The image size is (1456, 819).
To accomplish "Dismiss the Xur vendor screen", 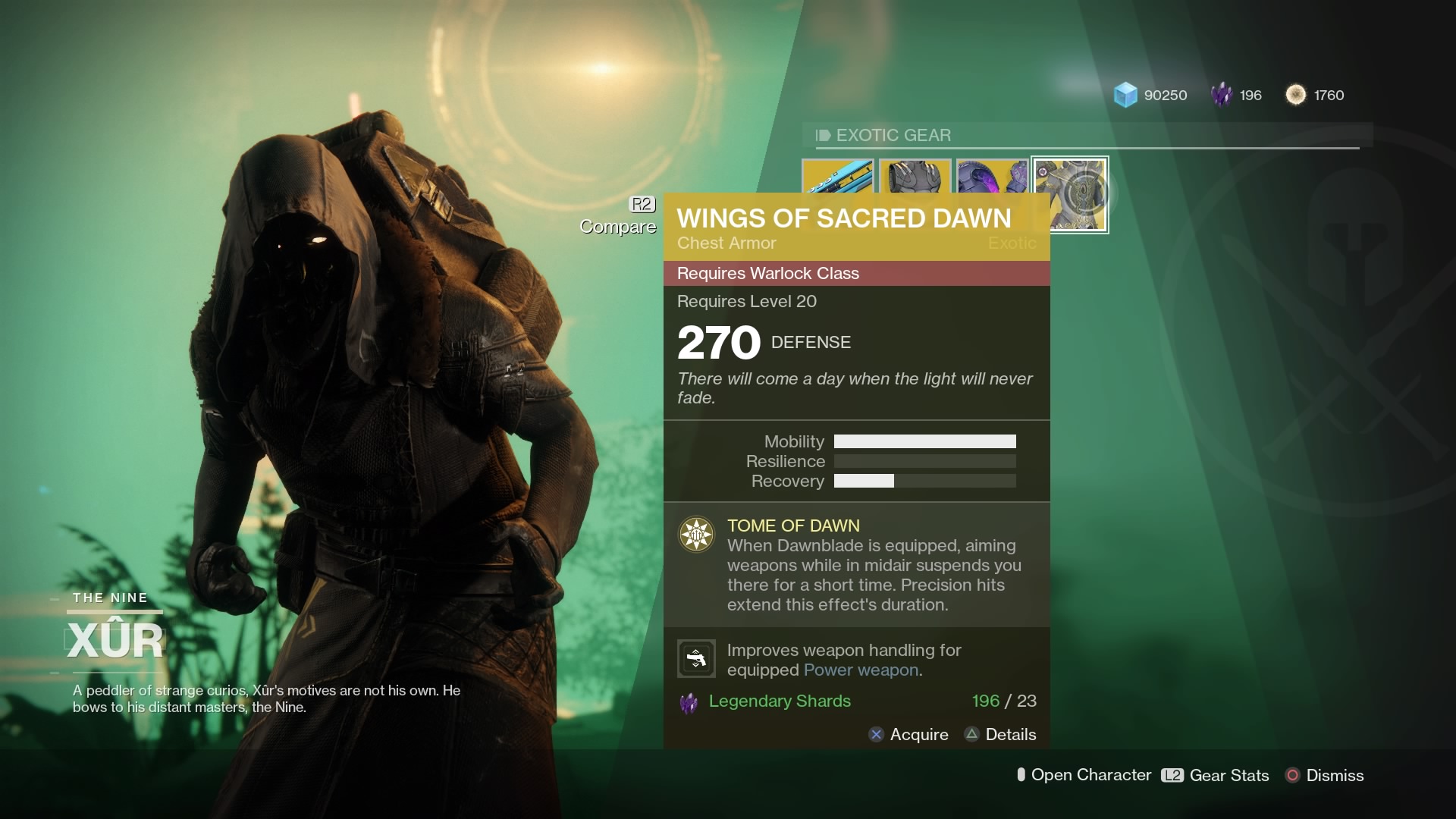I will click(1325, 775).
